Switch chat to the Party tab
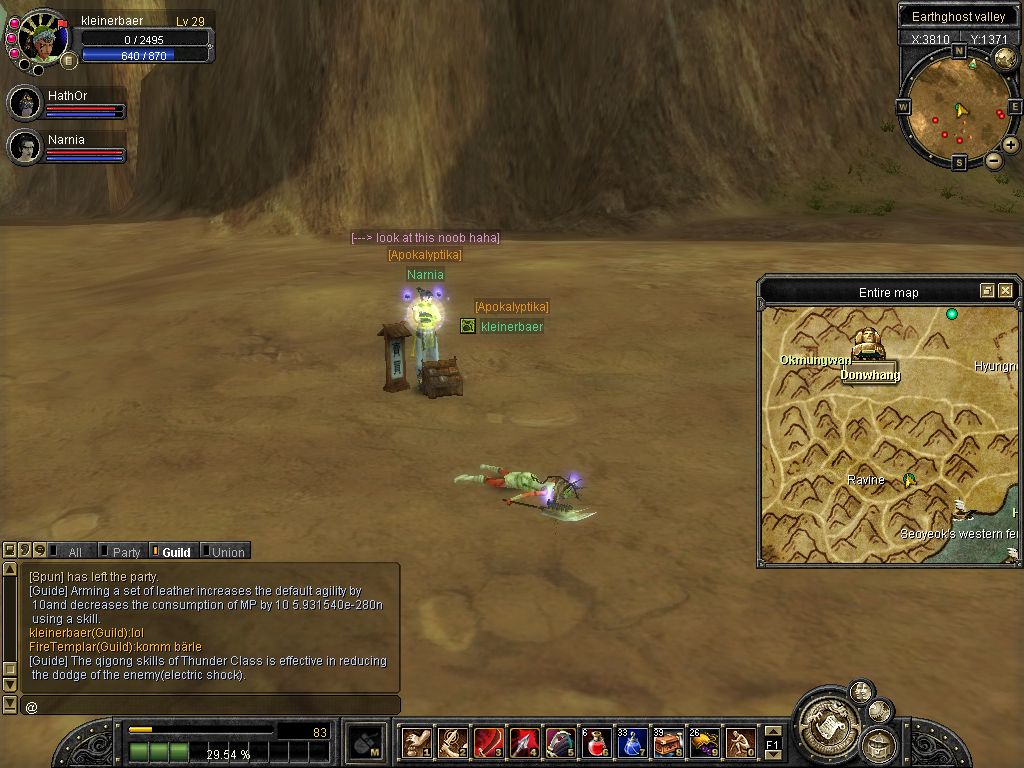Viewport: 1024px width, 768px height. coord(125,551)
